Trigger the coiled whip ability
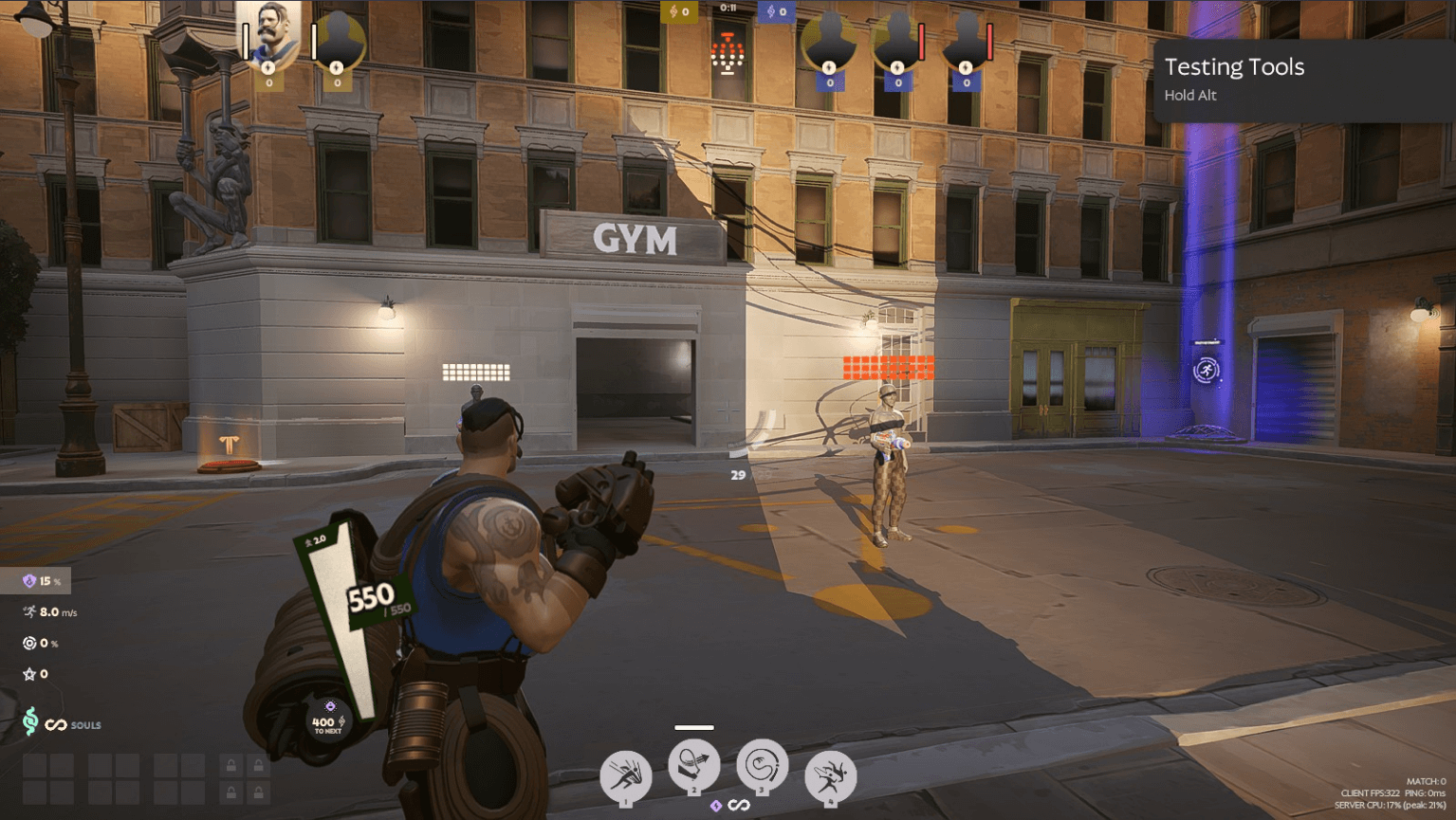 [762, 765]
